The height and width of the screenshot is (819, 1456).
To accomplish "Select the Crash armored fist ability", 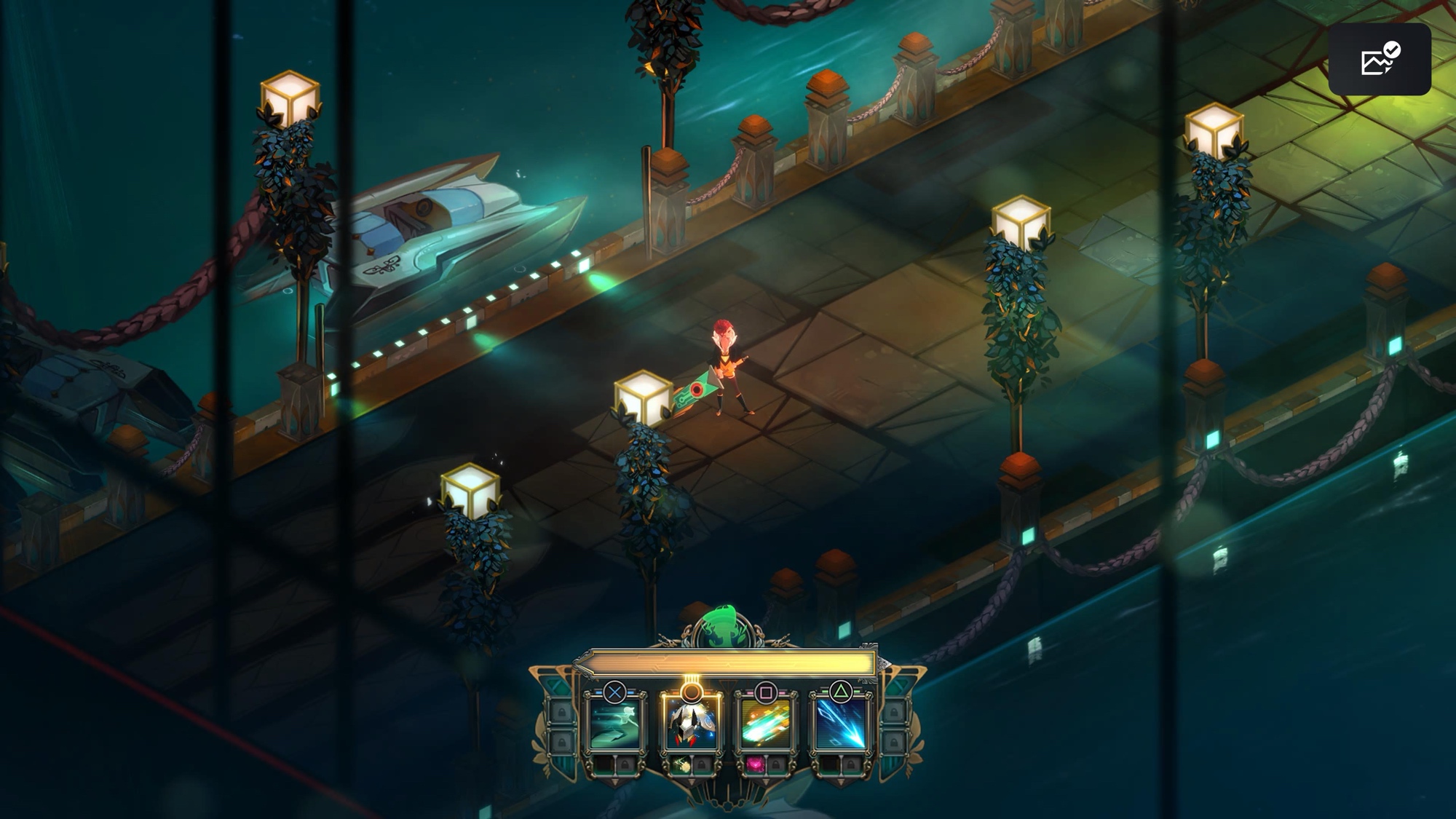I will click(690, 724).
